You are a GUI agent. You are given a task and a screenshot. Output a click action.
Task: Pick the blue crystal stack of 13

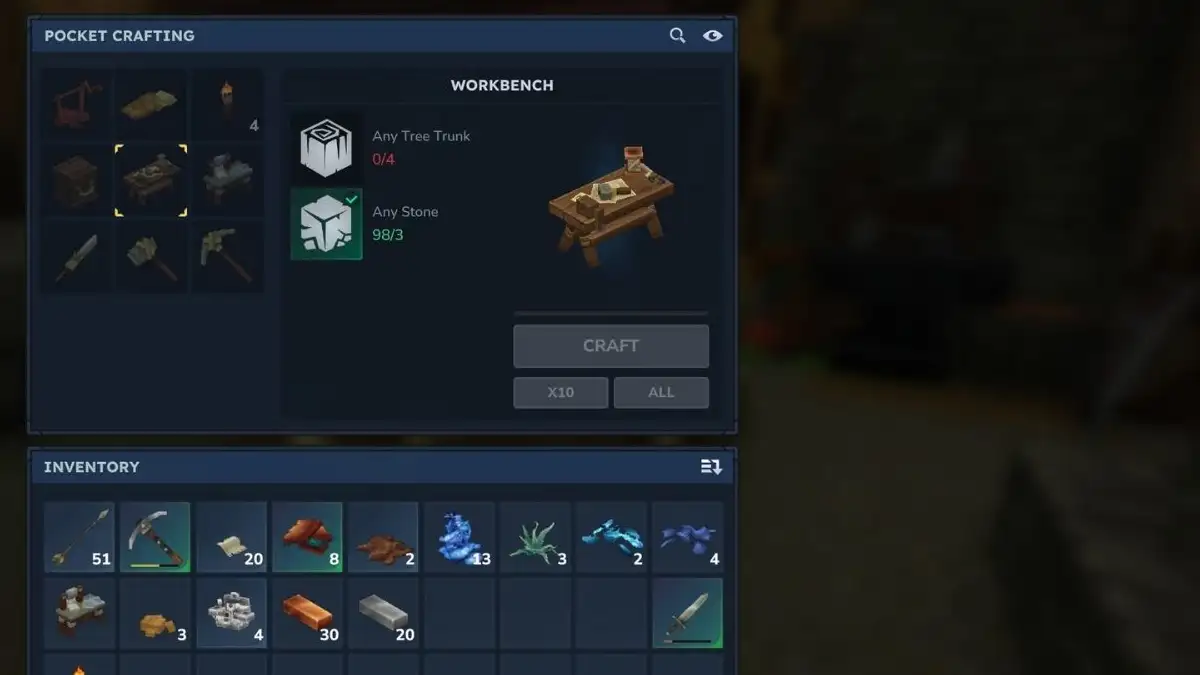coord(459,537)
